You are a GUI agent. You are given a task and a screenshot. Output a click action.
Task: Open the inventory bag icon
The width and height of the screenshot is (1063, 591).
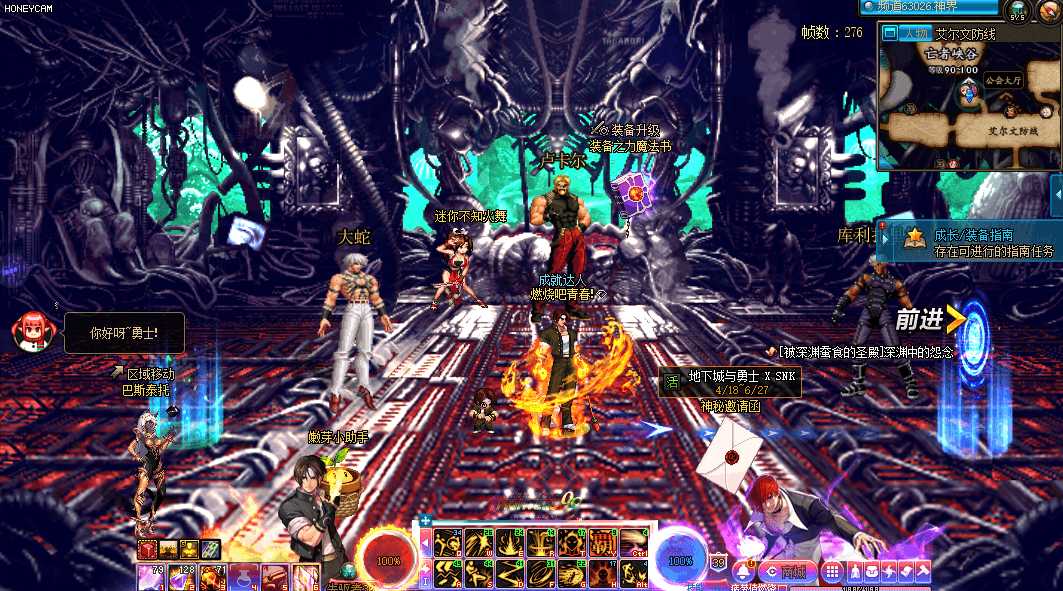coord(872,572)
